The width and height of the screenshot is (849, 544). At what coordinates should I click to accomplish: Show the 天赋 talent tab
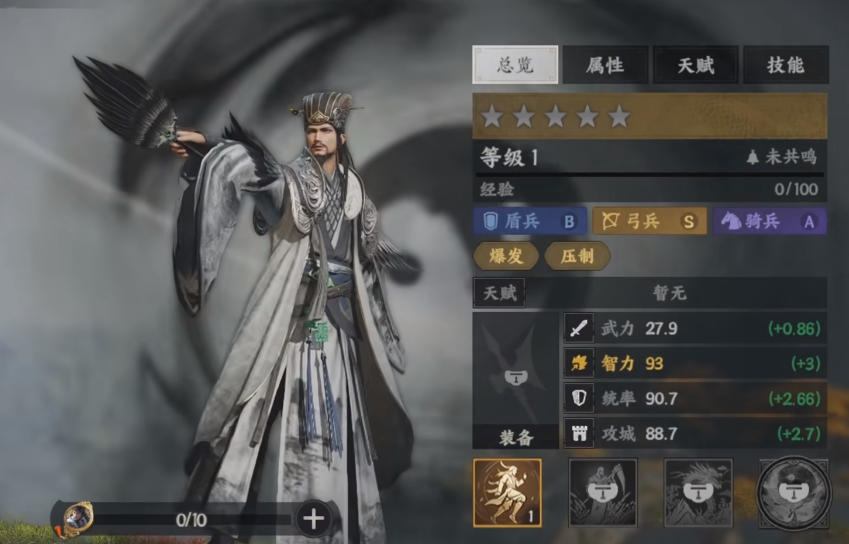coord(696,65)
